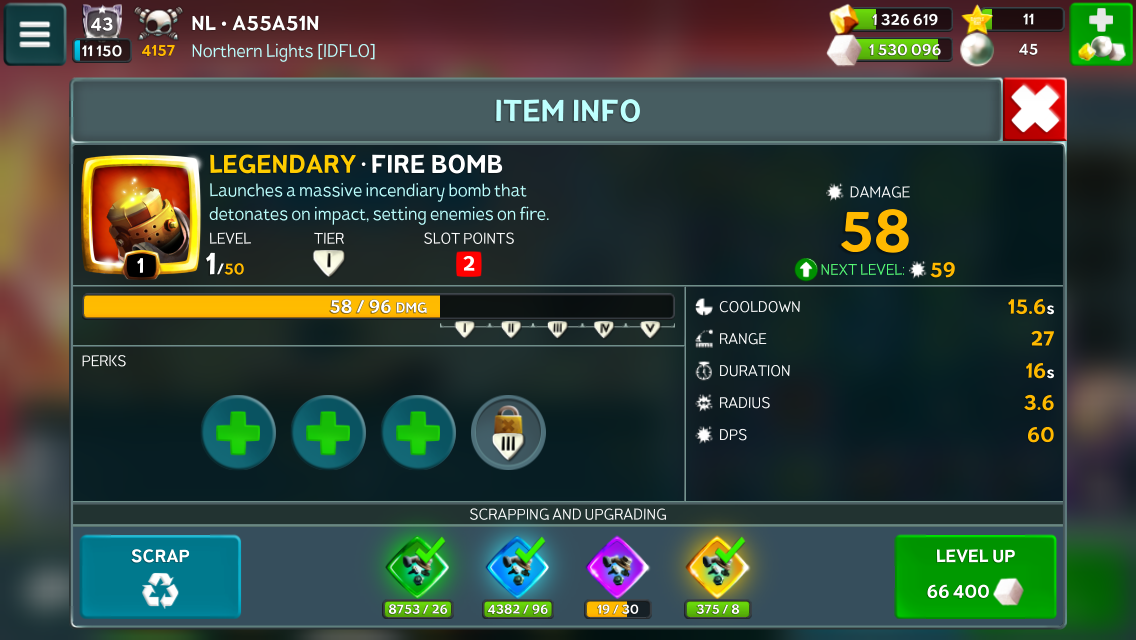Tap the star counter icon
This screenshot has height=640, width=1136.
click(977, 19)
